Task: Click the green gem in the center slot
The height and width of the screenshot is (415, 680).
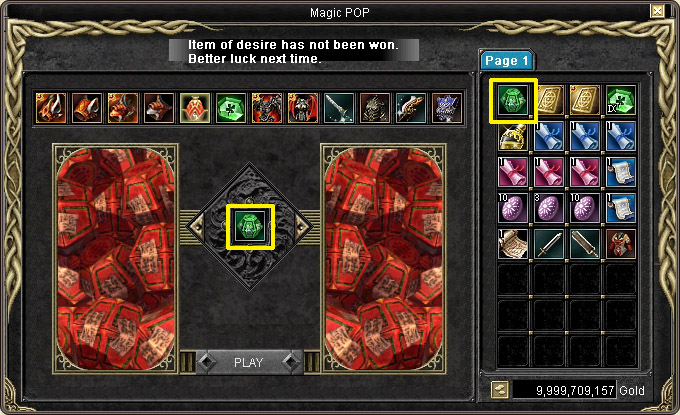Action: click(248, 226)
